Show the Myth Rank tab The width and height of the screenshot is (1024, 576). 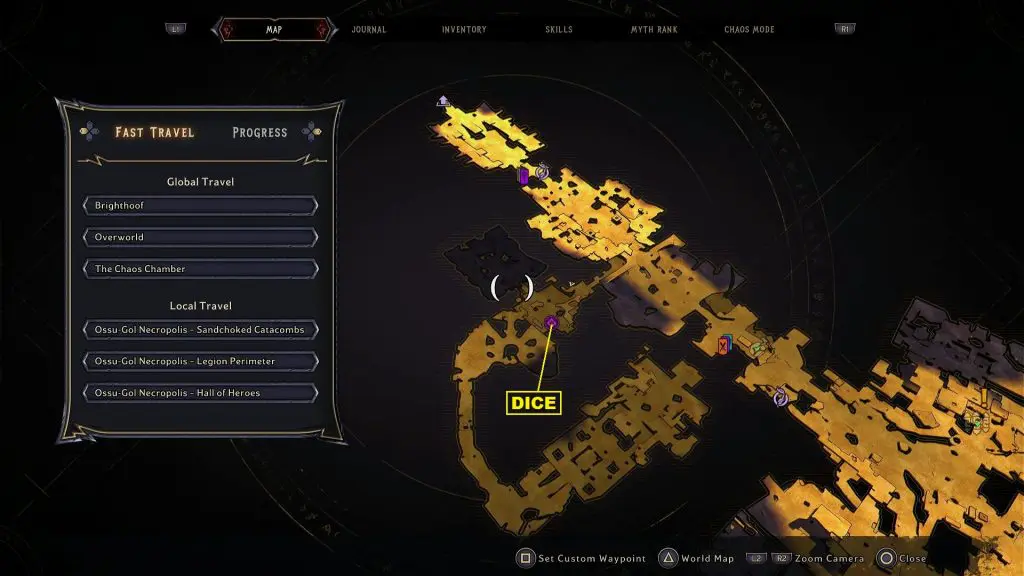tap(654, 29)
